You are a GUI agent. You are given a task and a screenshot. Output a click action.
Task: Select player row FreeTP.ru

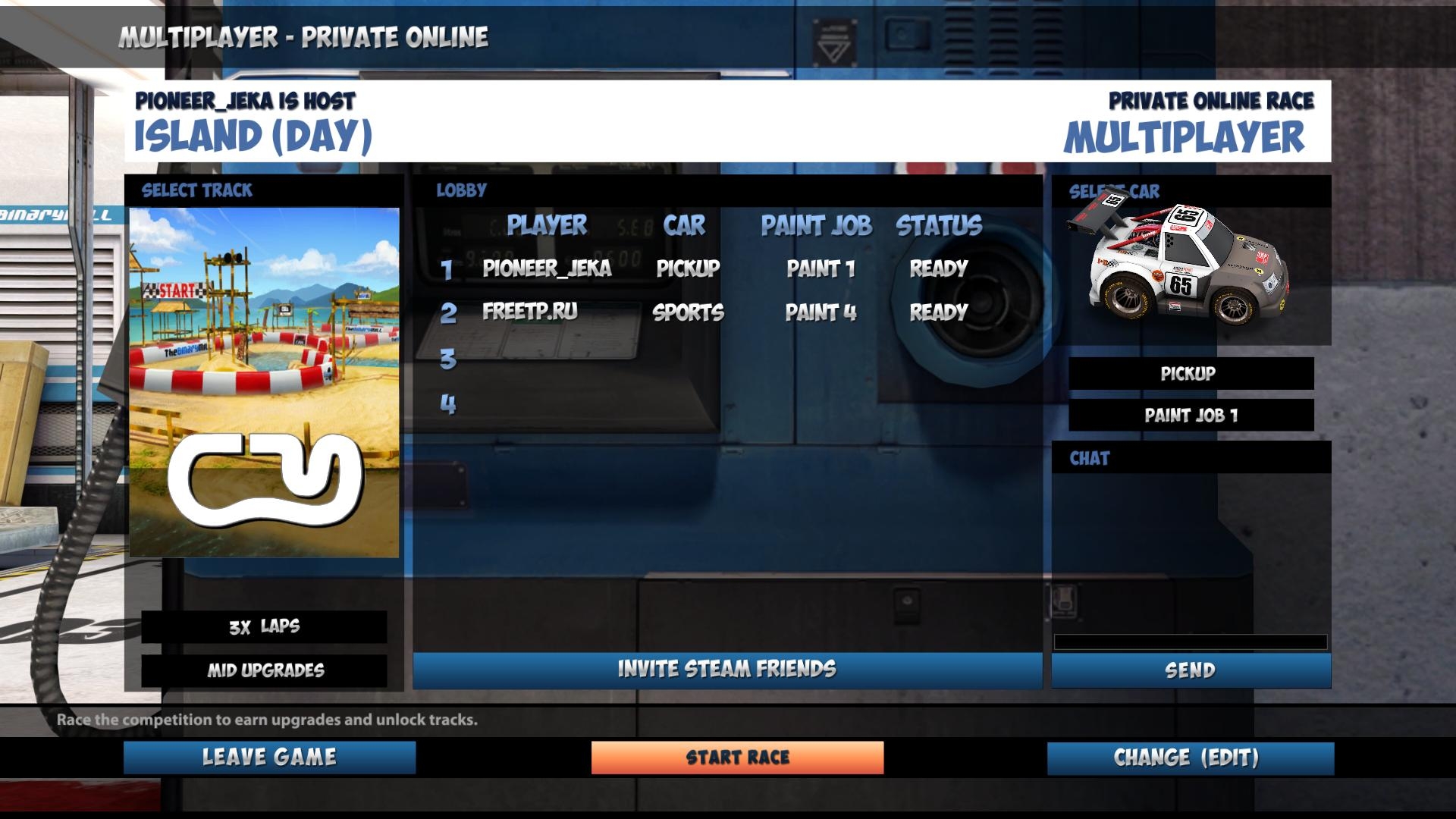point(530,312)
